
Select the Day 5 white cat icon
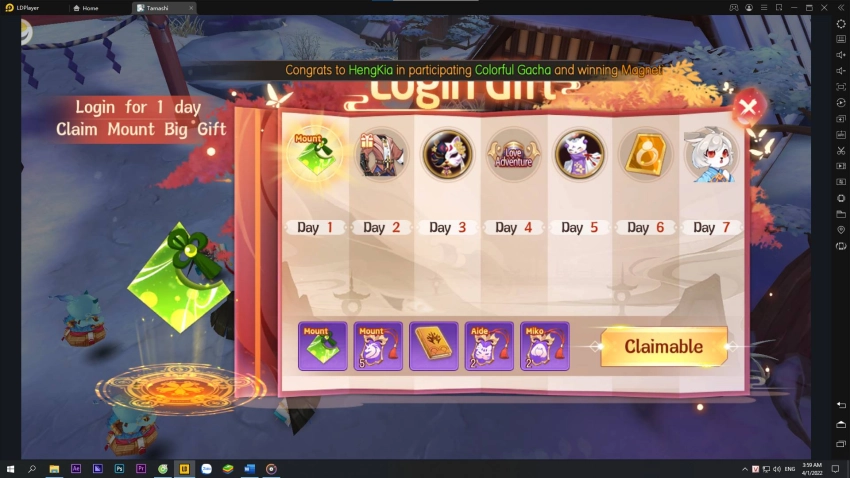point(579,154)
